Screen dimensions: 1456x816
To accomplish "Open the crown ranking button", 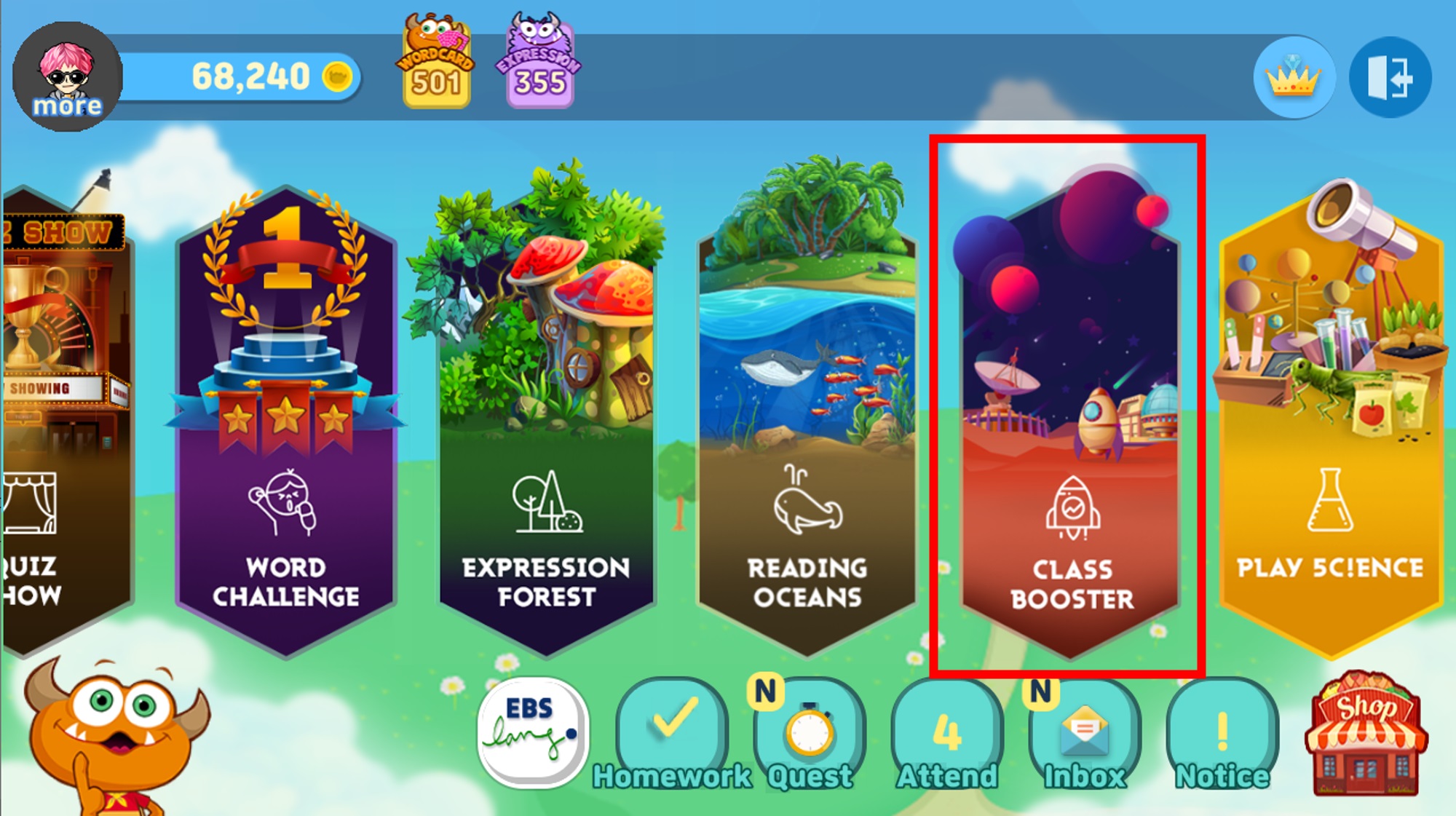I will [x=1294, y=77].
